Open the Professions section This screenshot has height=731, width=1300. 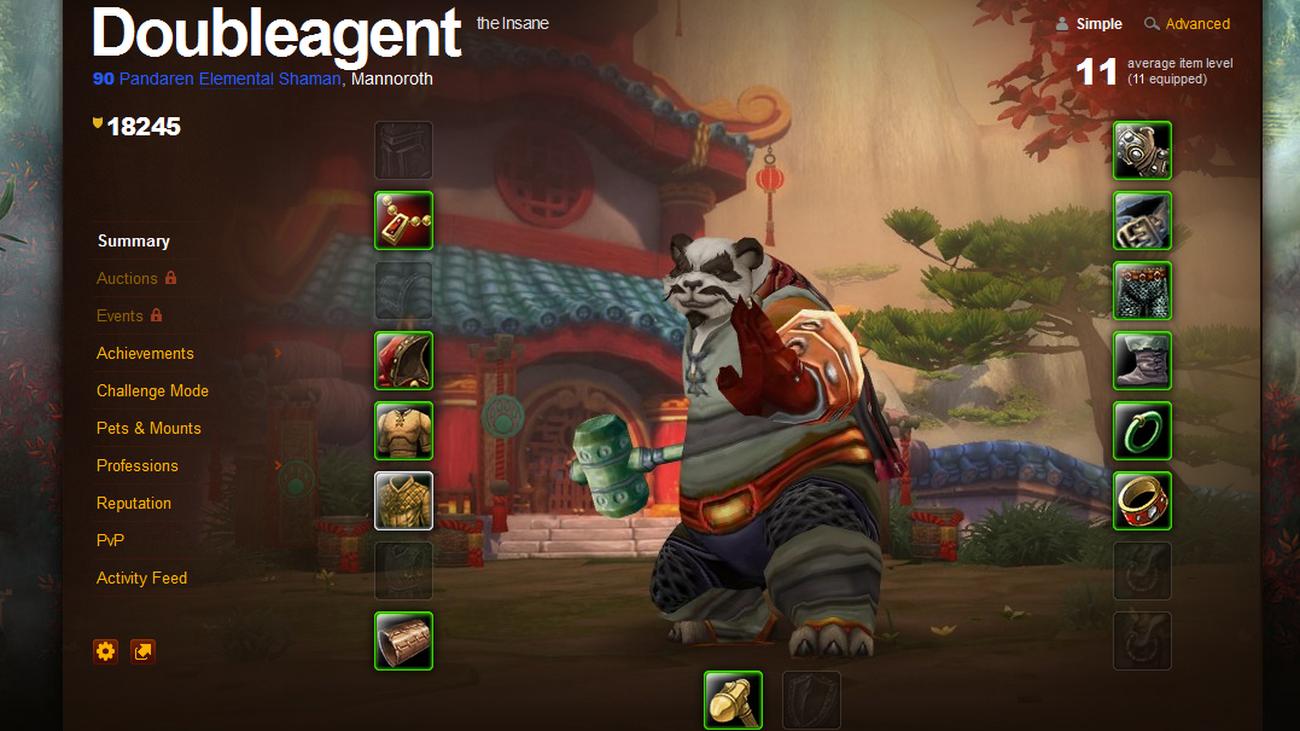pos(137,466)
